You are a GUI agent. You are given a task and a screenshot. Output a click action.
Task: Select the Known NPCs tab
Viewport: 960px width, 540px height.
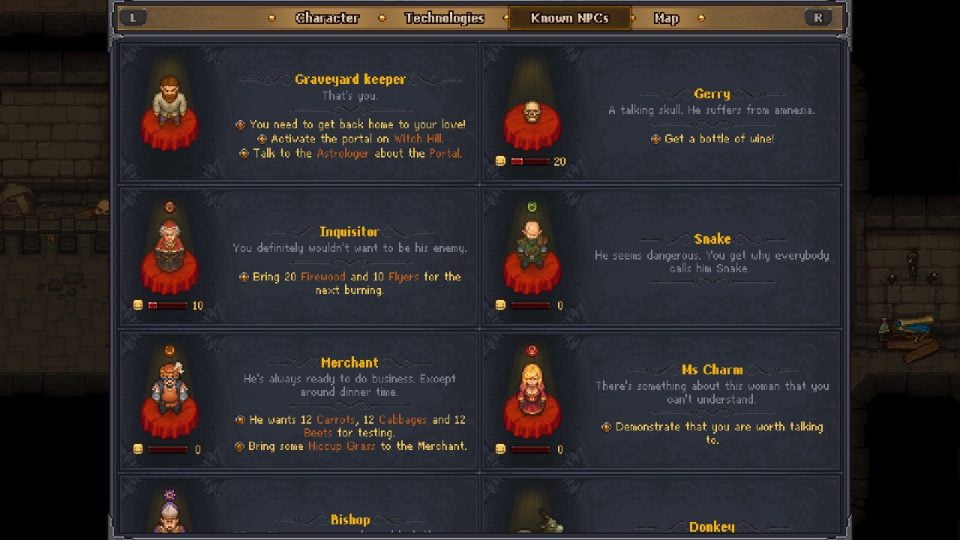coord(570,18)
